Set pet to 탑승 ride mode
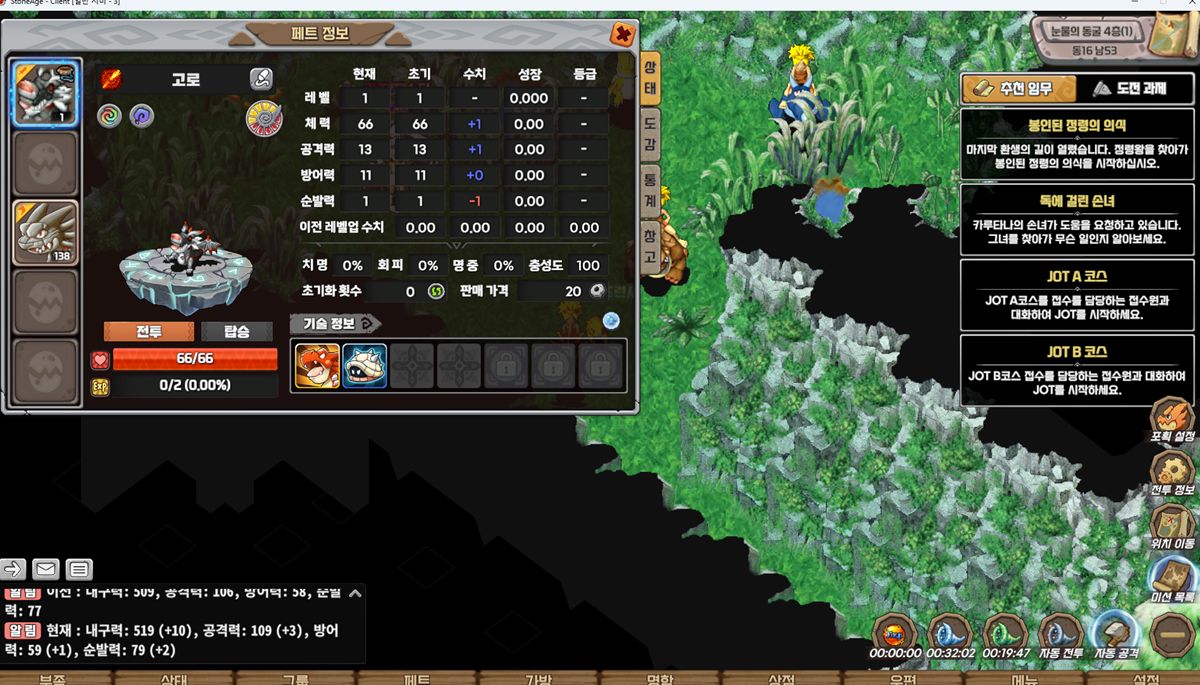The image size is (1200, 685). (x=237, y=331)
